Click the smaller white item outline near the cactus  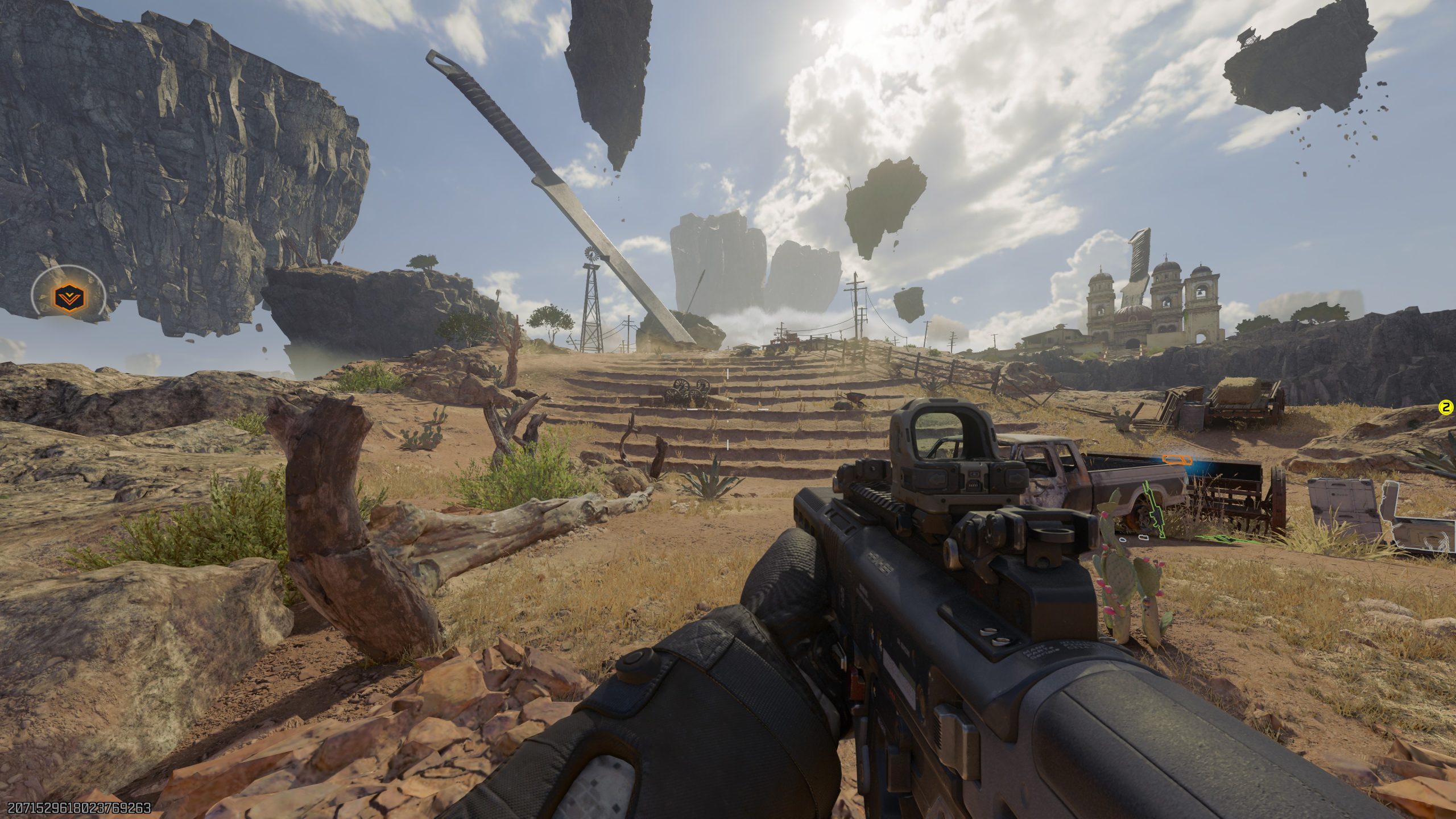pos(1123,541)
